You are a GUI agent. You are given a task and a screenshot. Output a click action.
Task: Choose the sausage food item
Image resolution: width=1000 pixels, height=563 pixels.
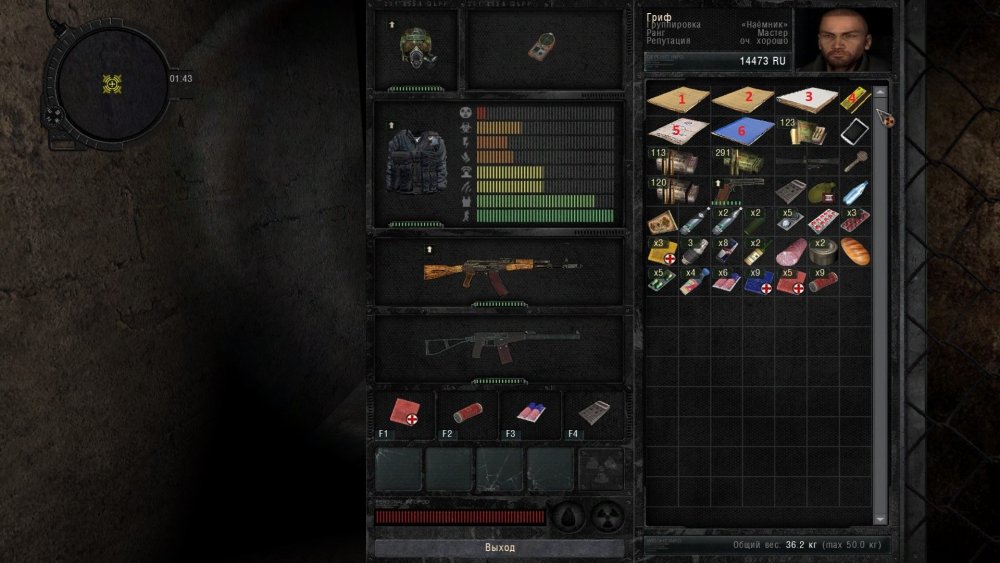(791, 251)
